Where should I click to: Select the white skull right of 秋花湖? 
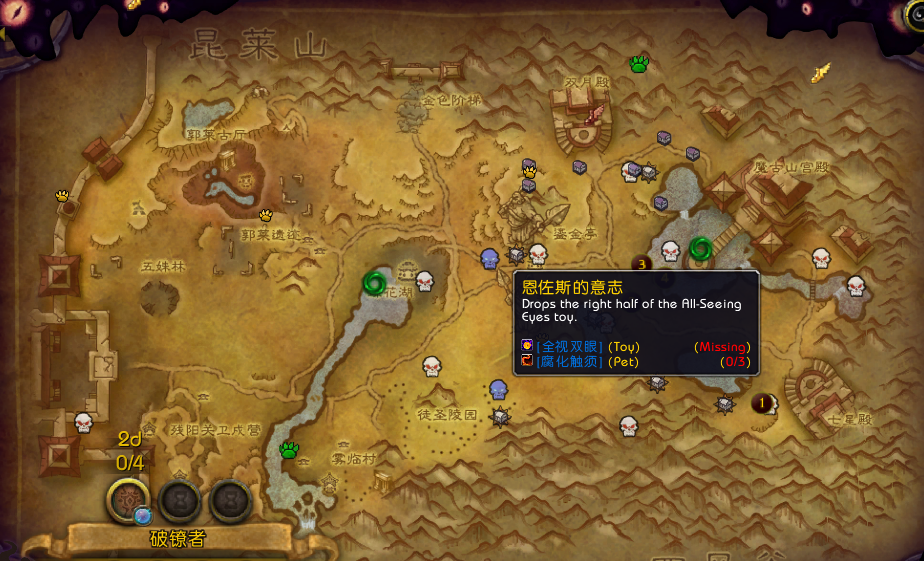424,281
